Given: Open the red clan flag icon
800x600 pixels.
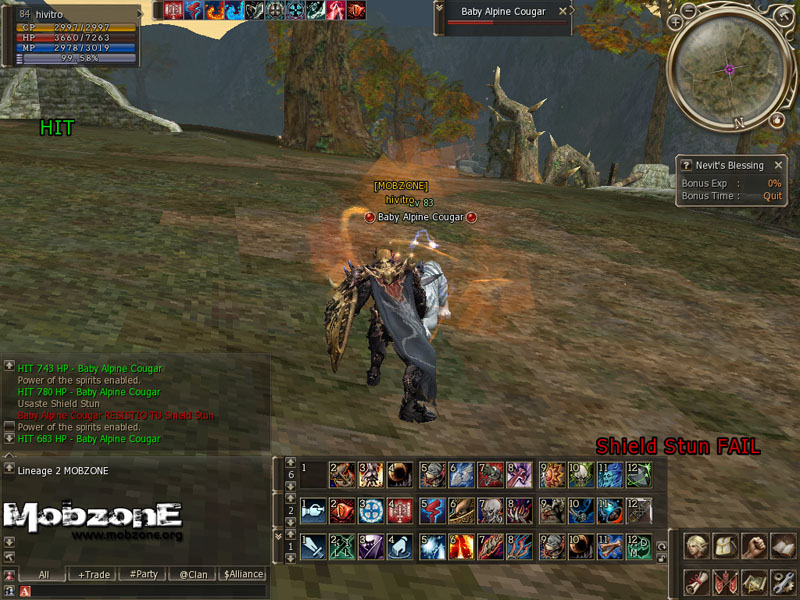Looking at the screenshot, I should point(725,580).
